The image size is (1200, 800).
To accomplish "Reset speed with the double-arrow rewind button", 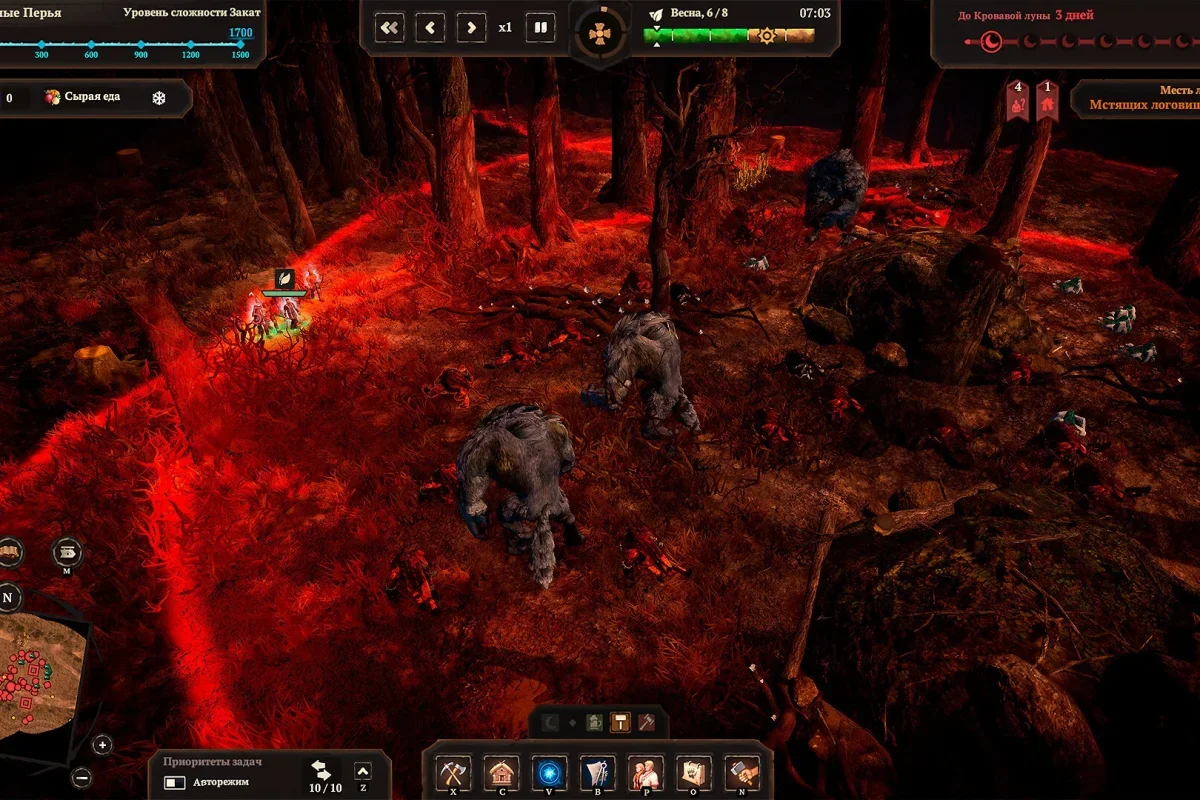I will pyautogui.click(x=390, y=27).
